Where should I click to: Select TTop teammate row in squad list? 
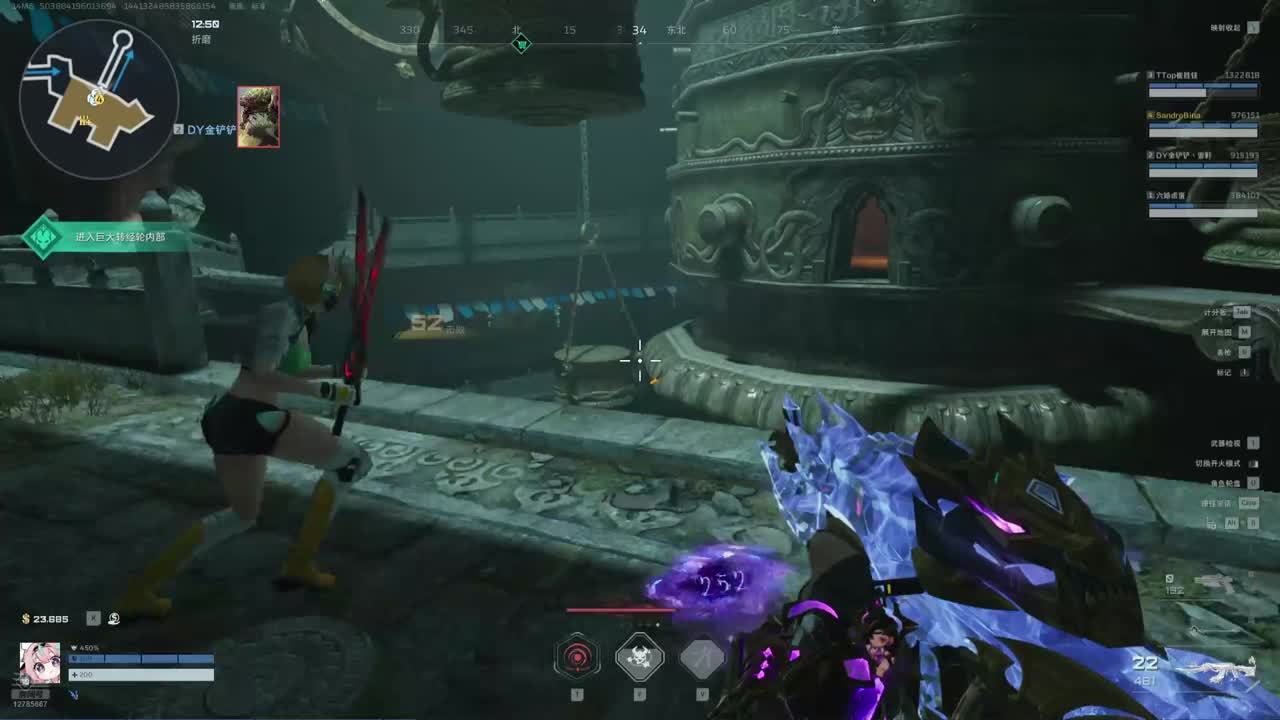point(1202,82)
